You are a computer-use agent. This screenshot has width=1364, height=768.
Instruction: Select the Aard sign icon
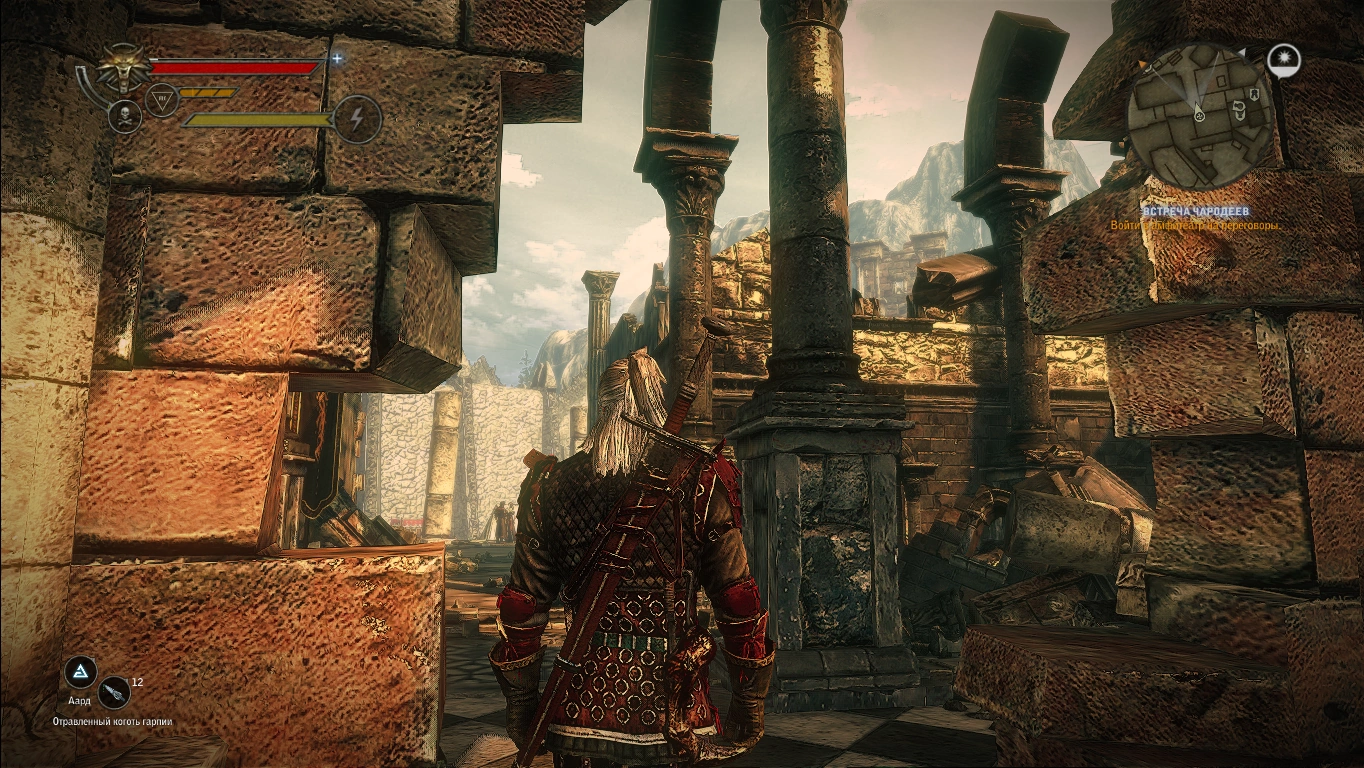(79, 671)
